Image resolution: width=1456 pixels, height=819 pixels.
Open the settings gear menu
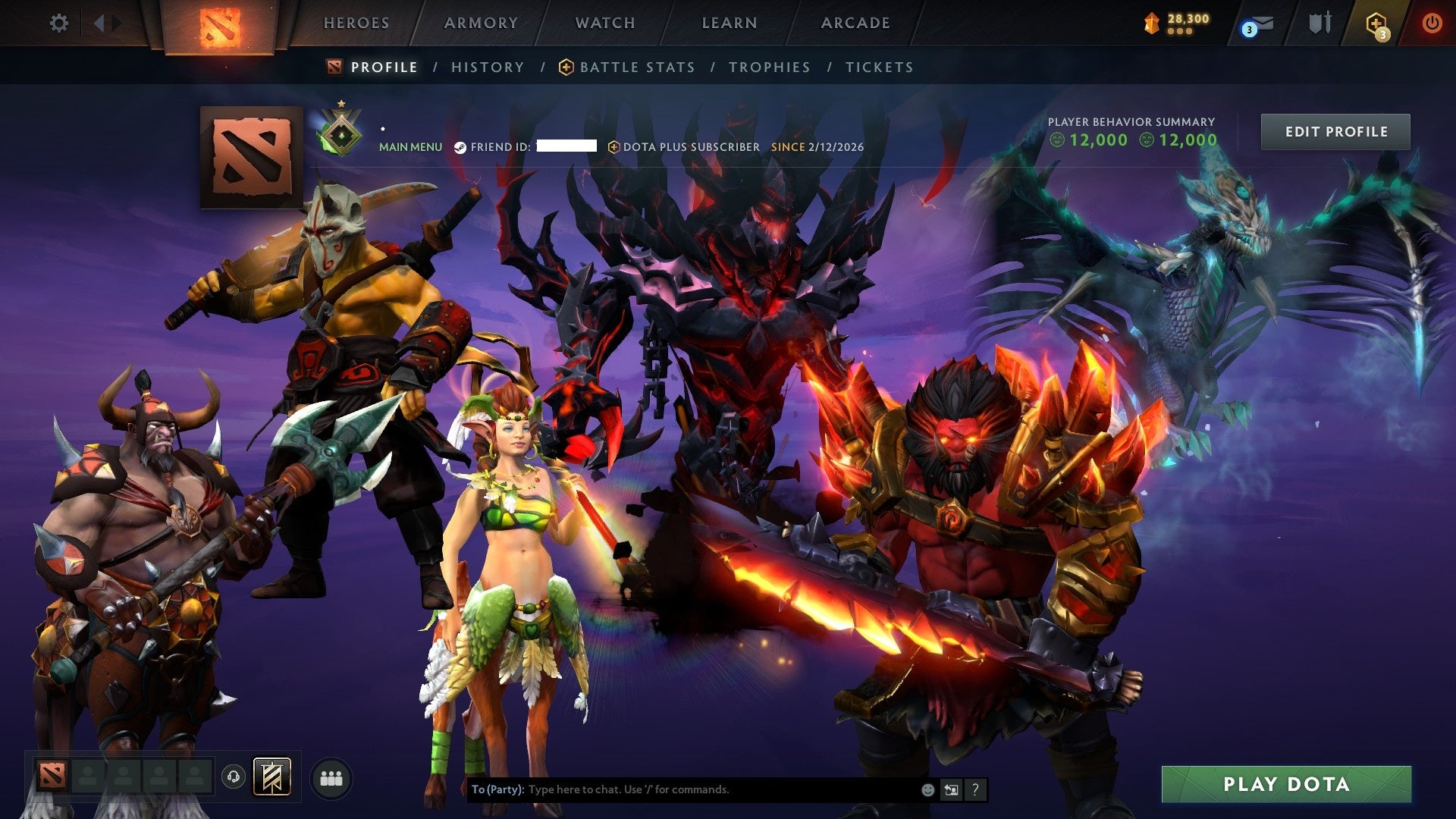point(58,23)
